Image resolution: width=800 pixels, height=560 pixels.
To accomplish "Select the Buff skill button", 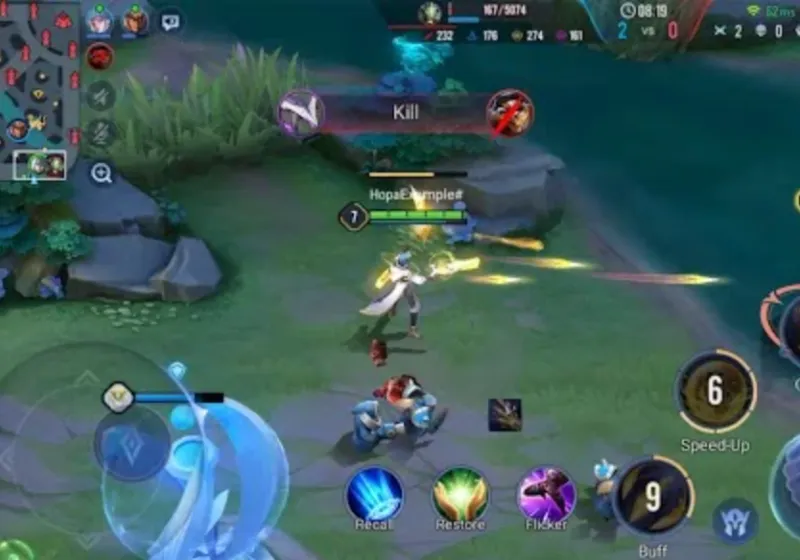I will [652, 494].
